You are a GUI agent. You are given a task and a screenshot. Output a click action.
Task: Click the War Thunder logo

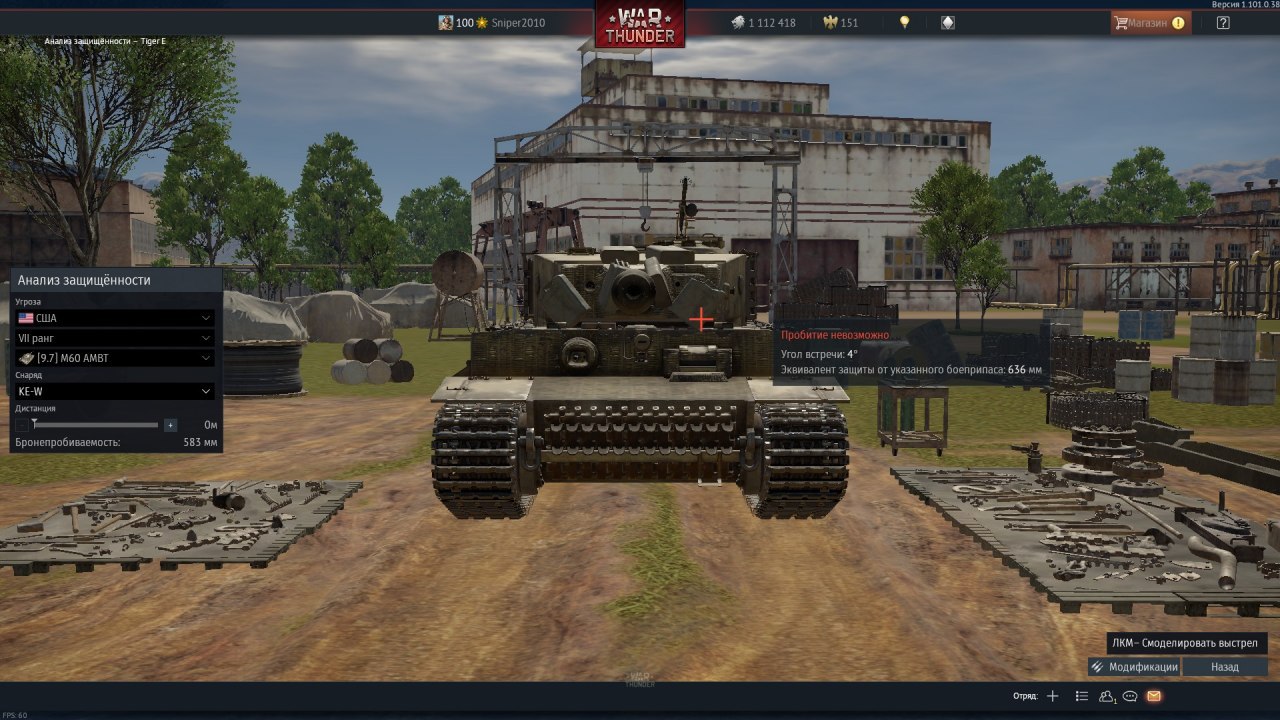[x=640, y=24]
